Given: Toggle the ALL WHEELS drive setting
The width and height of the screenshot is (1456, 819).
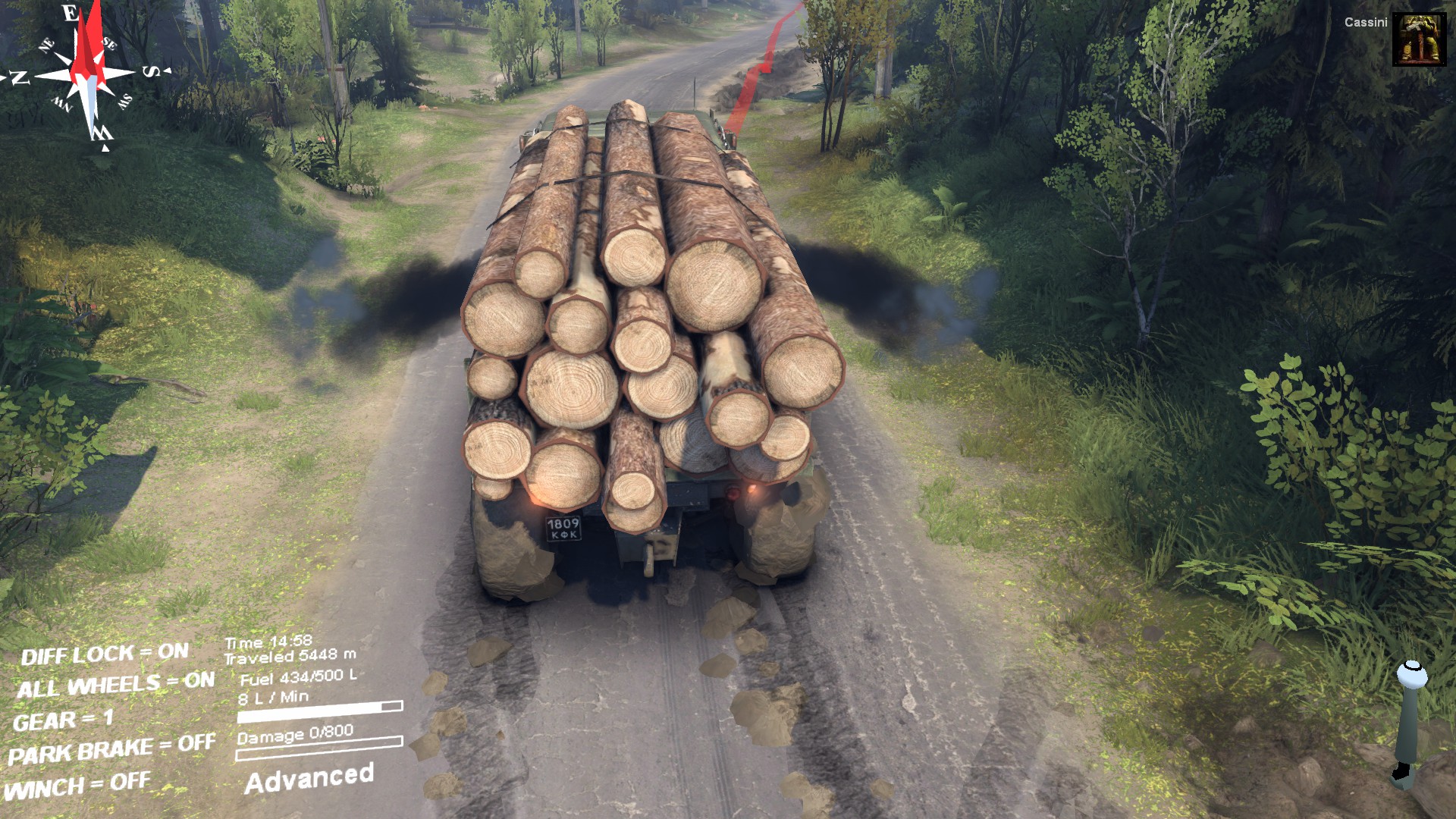Looking at the screenshot, I should pyautogui.click(x=115, y=685).
